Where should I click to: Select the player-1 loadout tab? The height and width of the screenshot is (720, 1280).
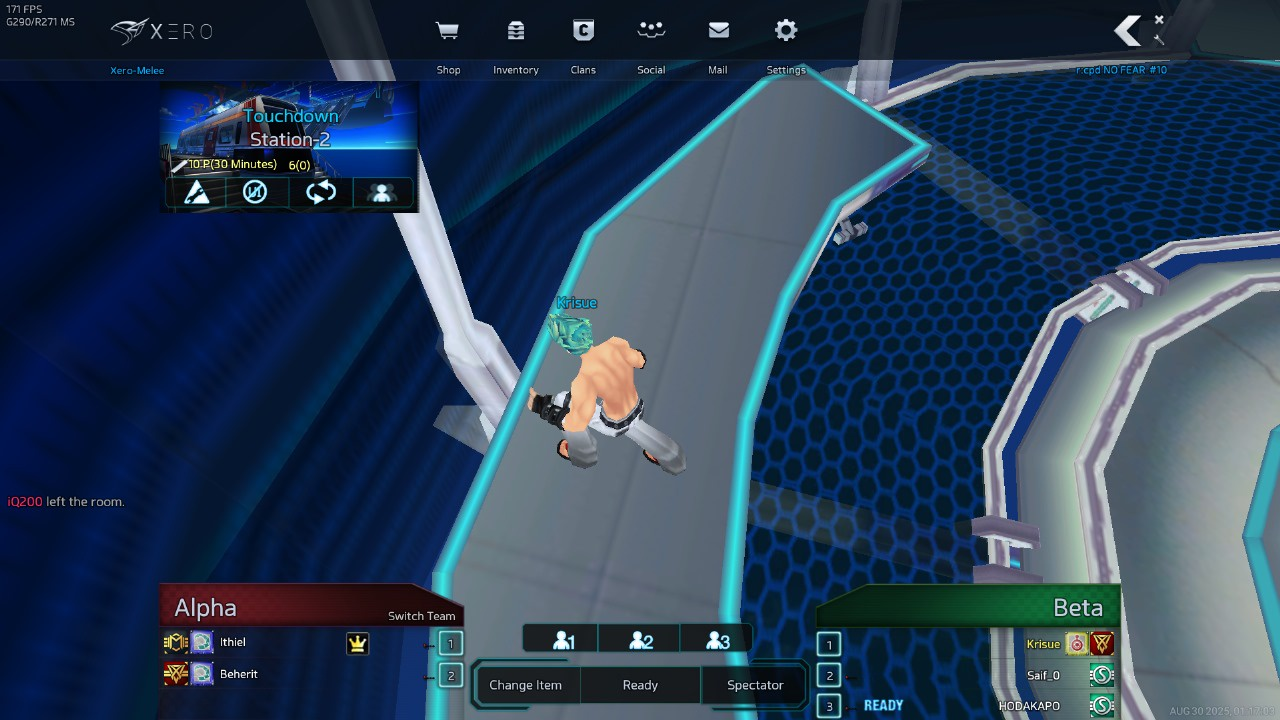pos(563,641)
